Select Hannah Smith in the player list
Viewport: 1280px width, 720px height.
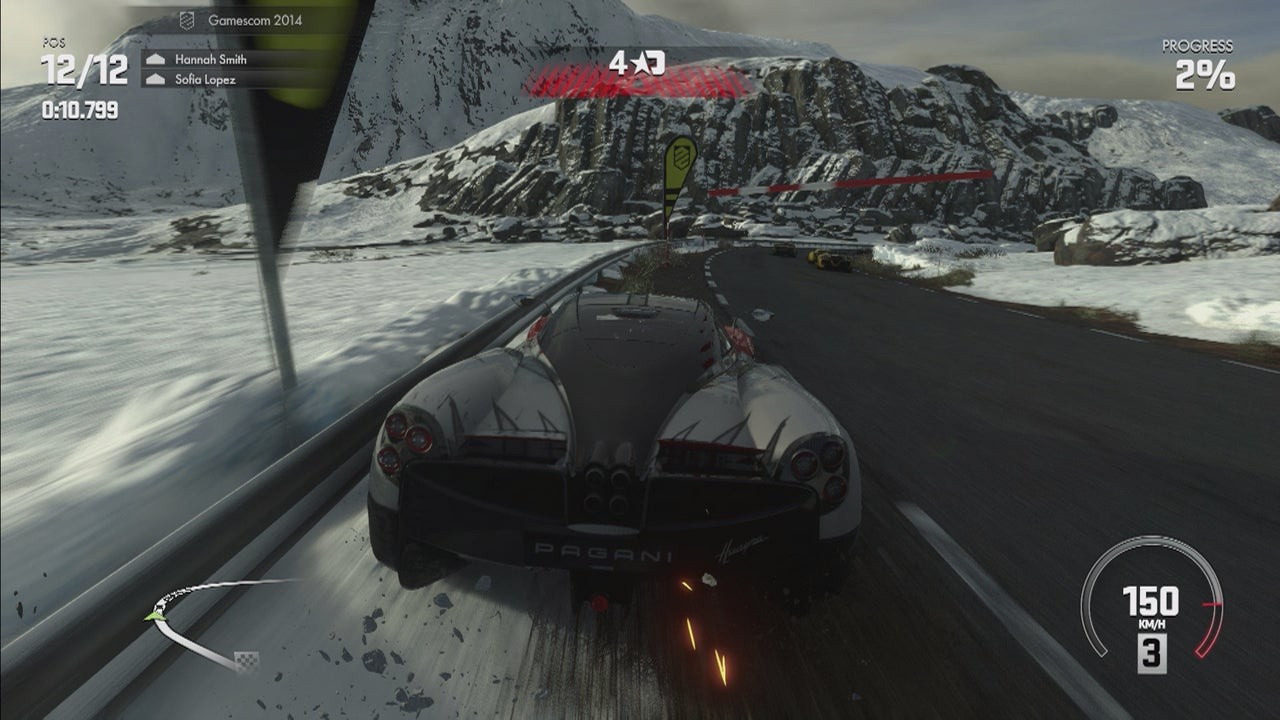coord(210,59)
